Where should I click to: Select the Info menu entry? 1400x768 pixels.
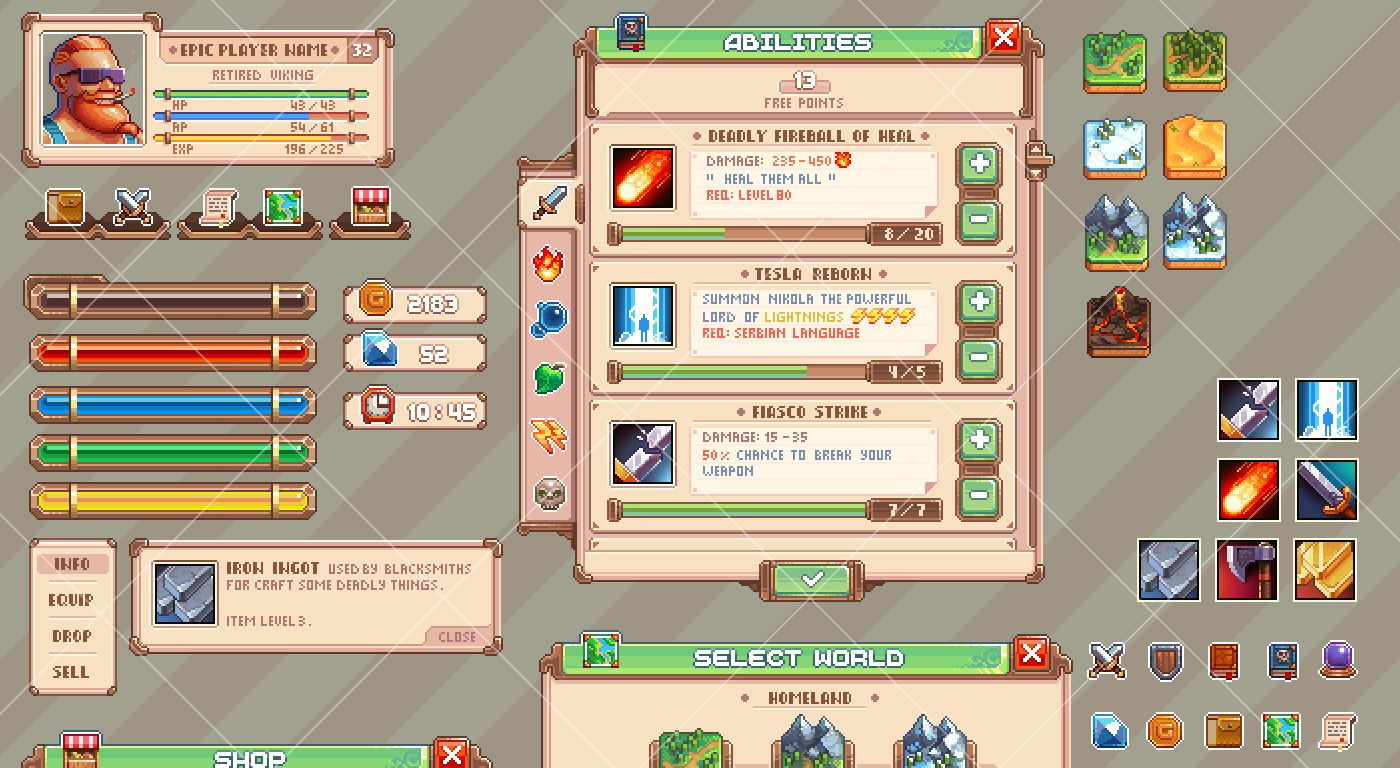tap(71, 564)
